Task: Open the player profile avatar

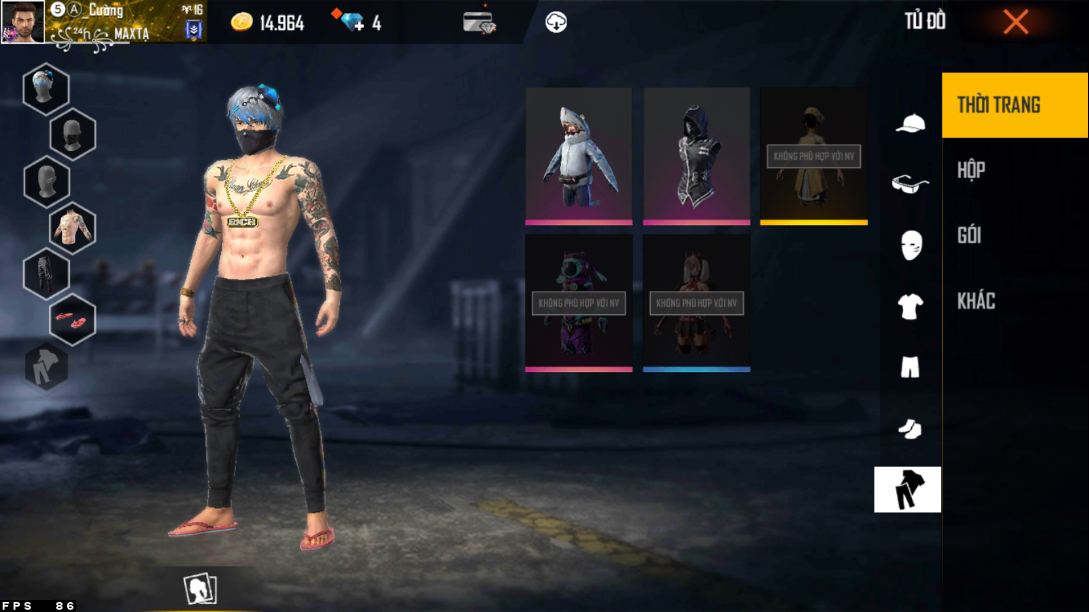Action: (22, 22)
